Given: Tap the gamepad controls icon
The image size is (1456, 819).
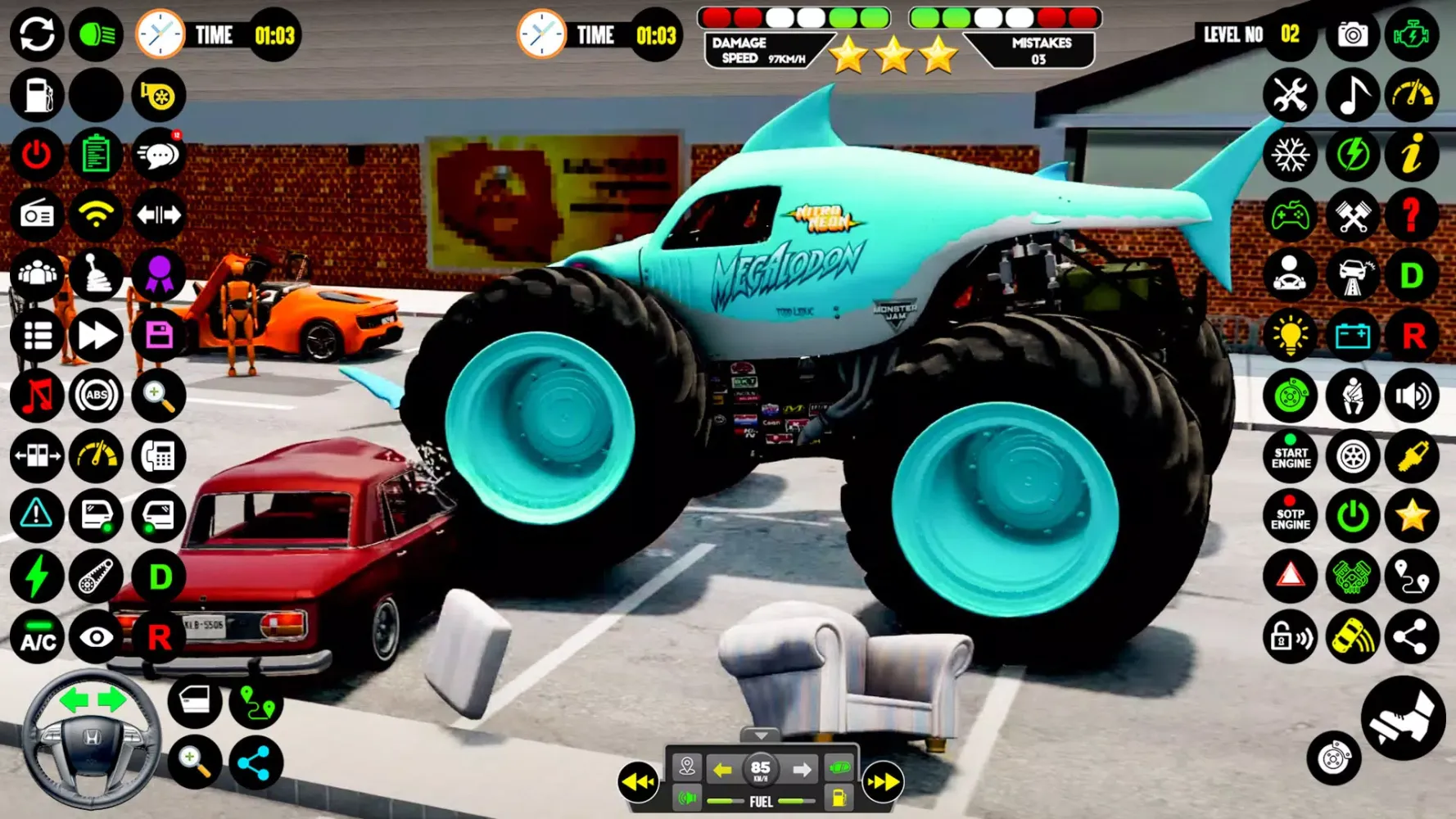Looking at the screenshot, I should click(1291, 215).
